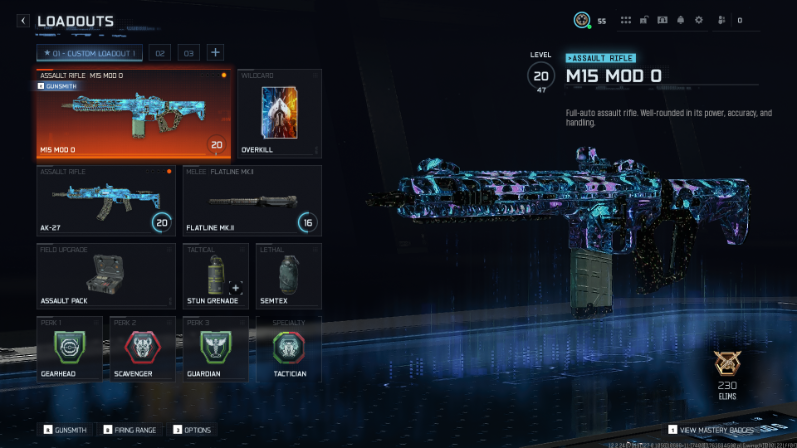Viewport: 797px width, 448px height.
Task: Select the Scavenger perk slot
Action: pyautogui.click(x=143, y=349)
